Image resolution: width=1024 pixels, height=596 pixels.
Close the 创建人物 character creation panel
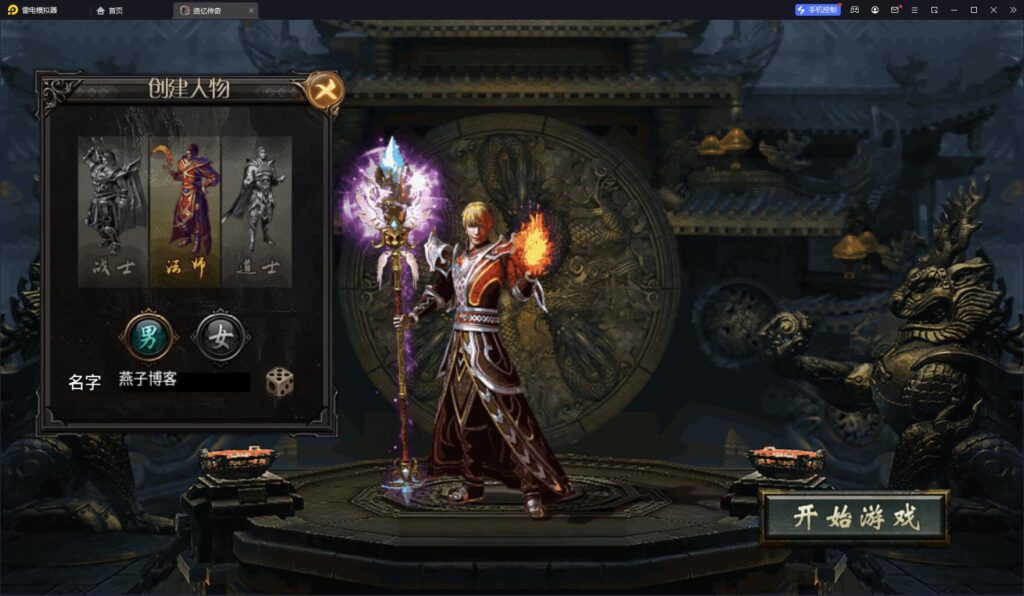(x=324, y=91)
